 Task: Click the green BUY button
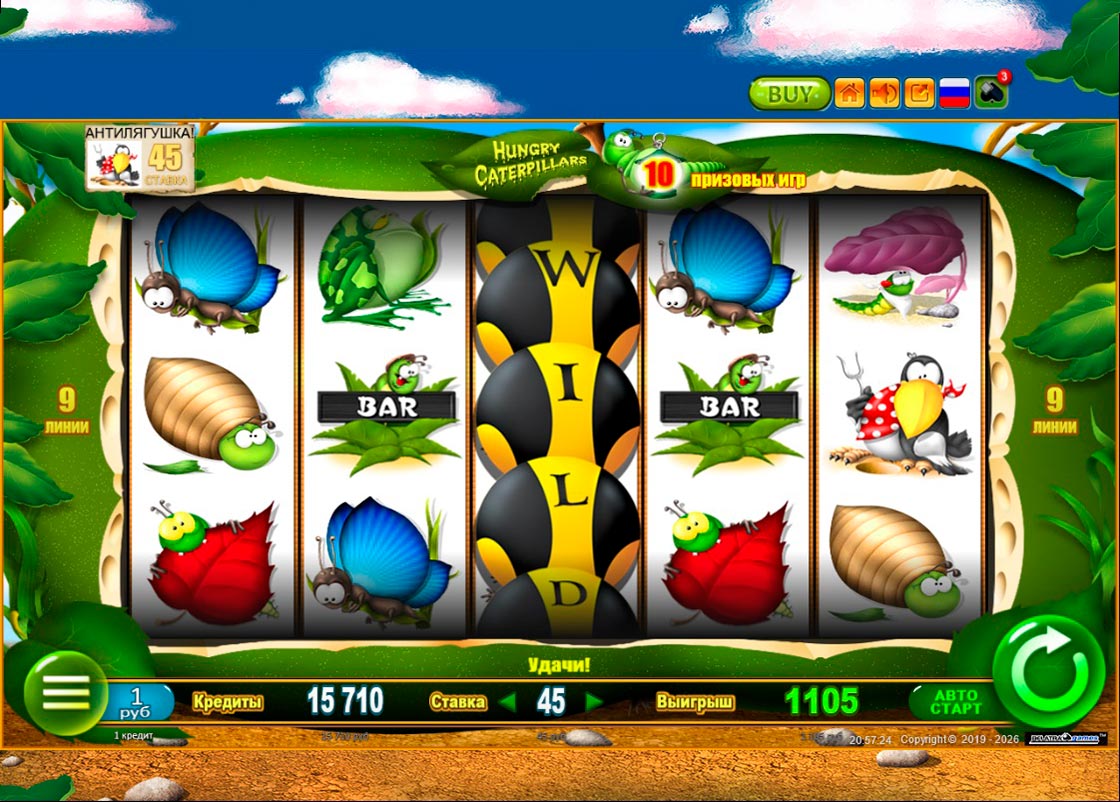tap(789, 94)
